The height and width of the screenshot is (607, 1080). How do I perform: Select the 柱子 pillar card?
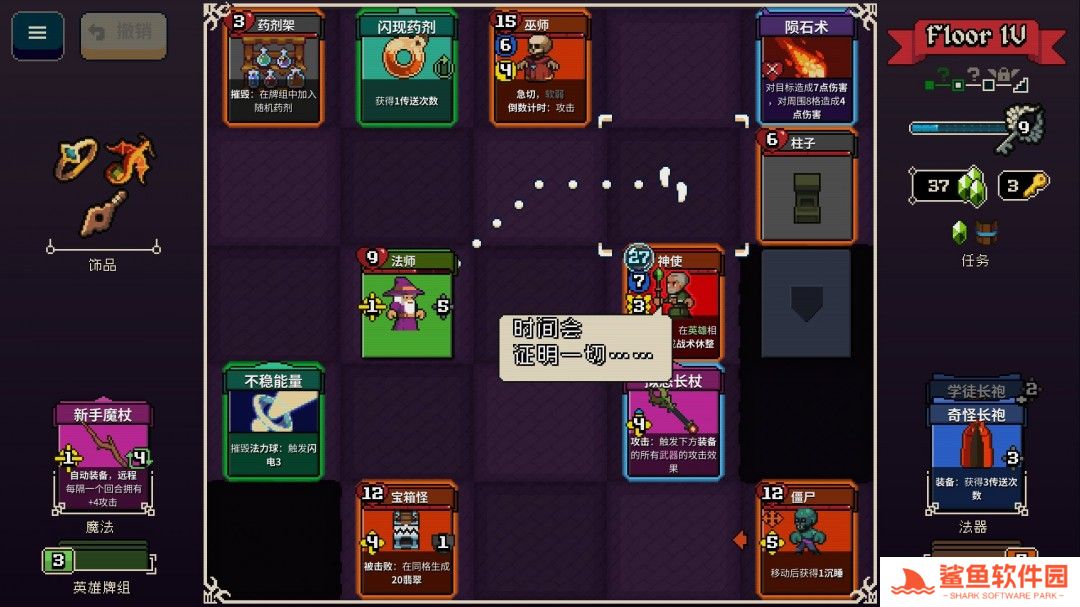click(x=806, y=187)
